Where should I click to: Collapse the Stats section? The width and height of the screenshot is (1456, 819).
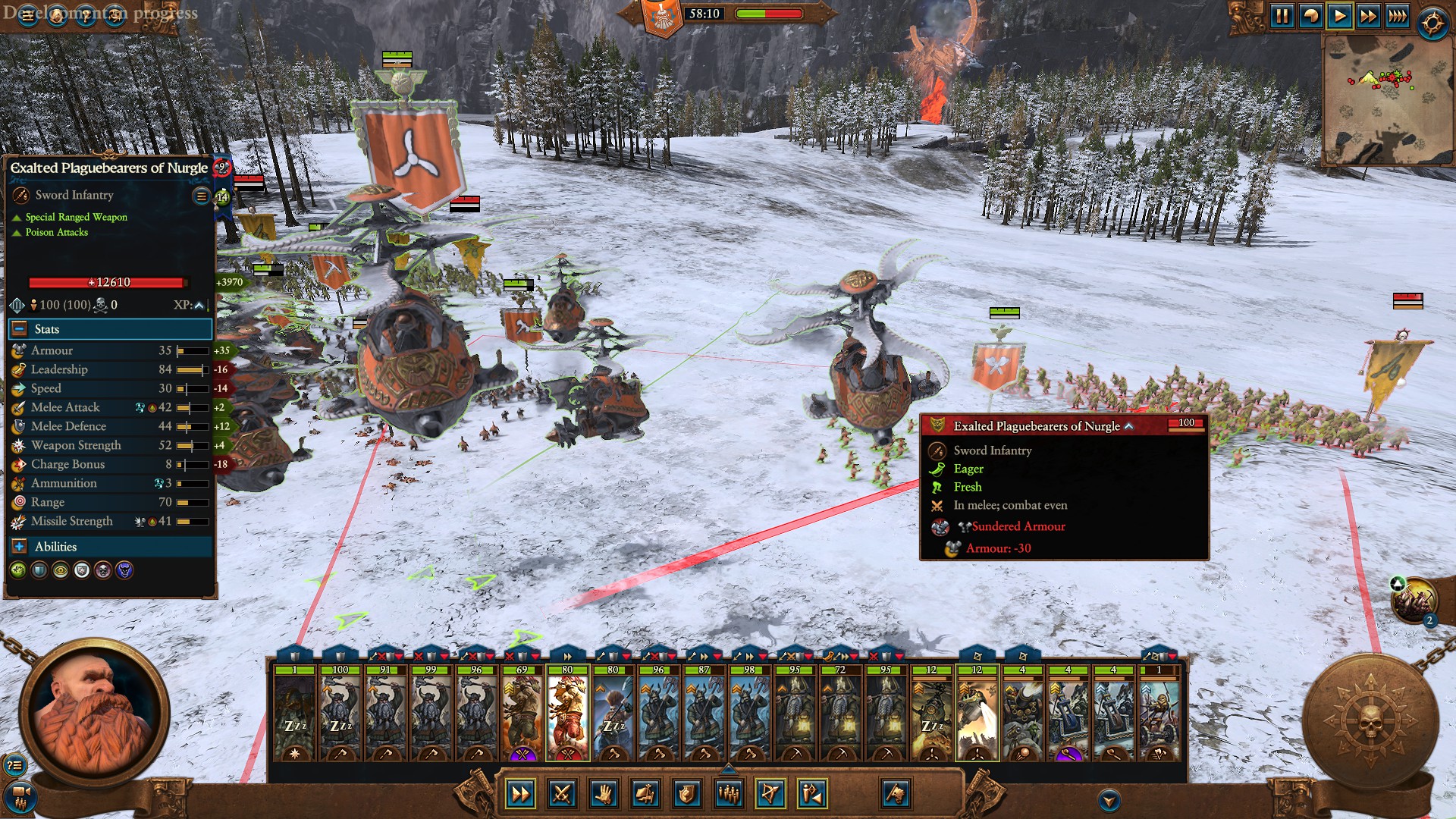tap(18, 329)
